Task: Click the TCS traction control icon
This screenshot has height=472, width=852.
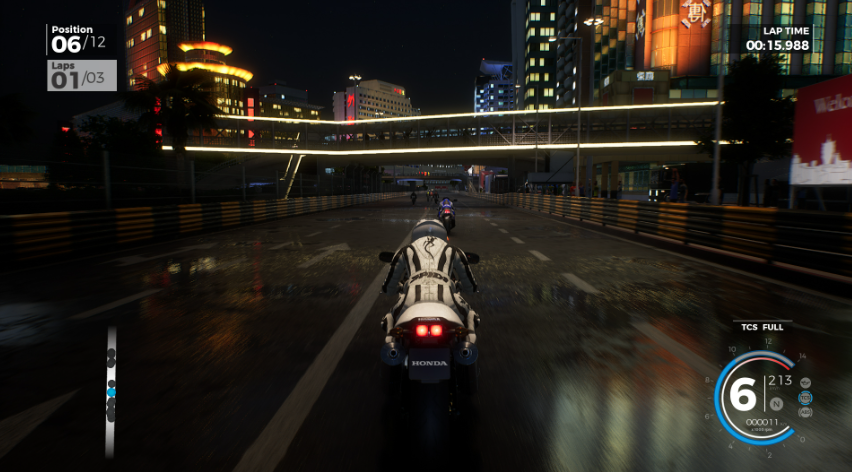Action: pos(805,396)
